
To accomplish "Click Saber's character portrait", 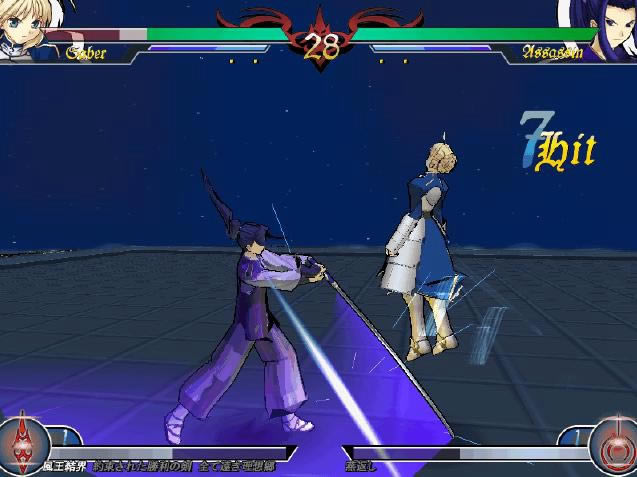I will [22, 28].
